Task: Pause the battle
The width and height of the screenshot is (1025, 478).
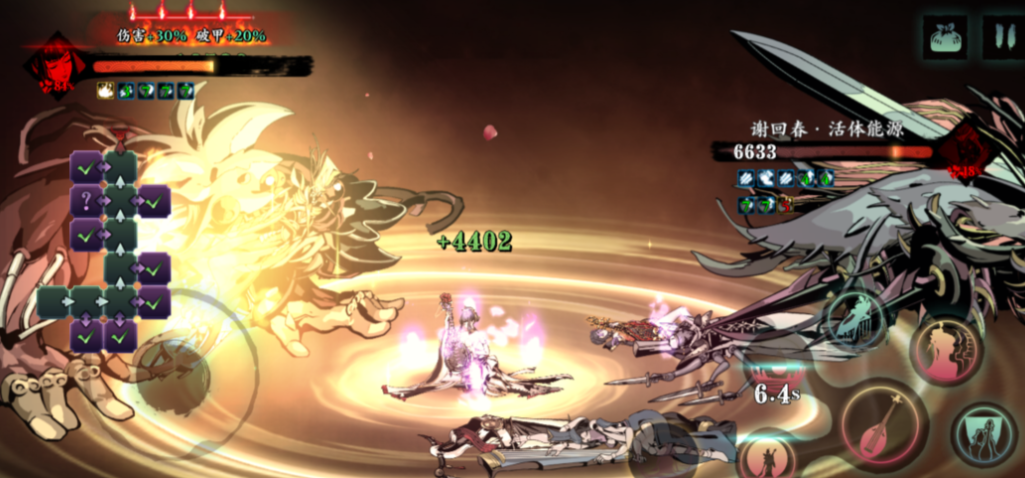Action: (x=1001, y=37)
